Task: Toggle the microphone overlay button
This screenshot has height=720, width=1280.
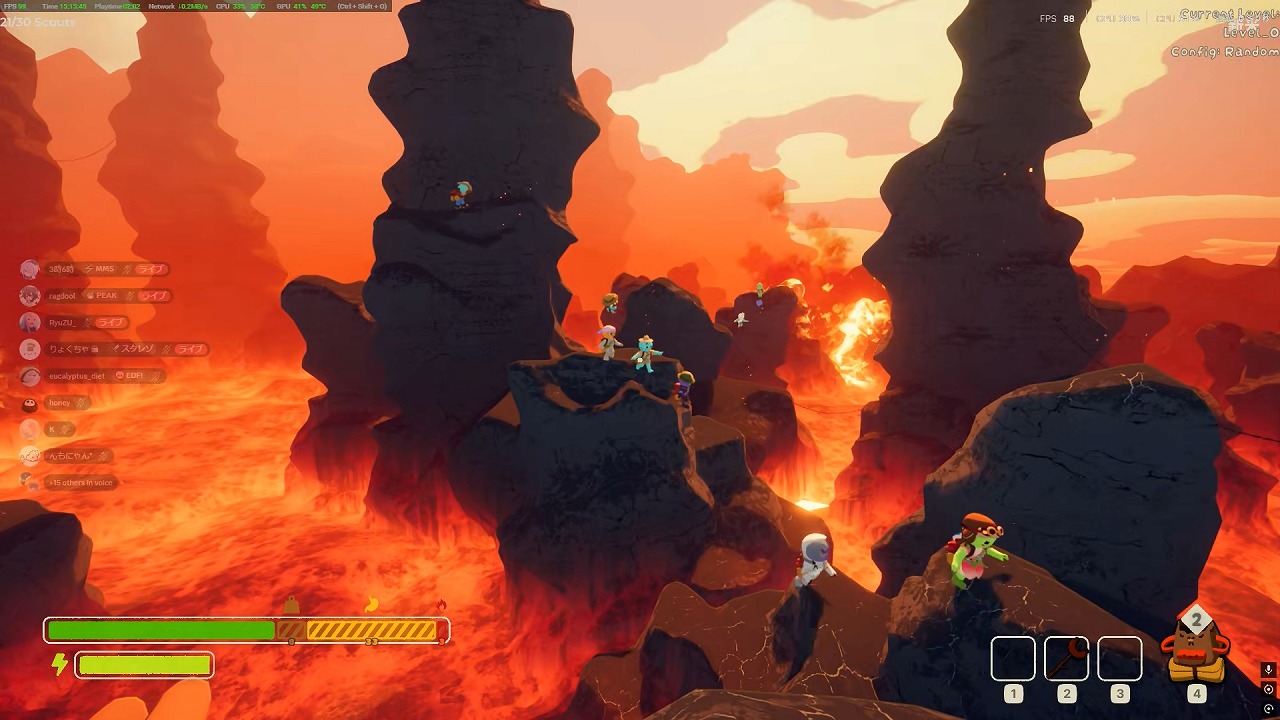Action: 1268,670
